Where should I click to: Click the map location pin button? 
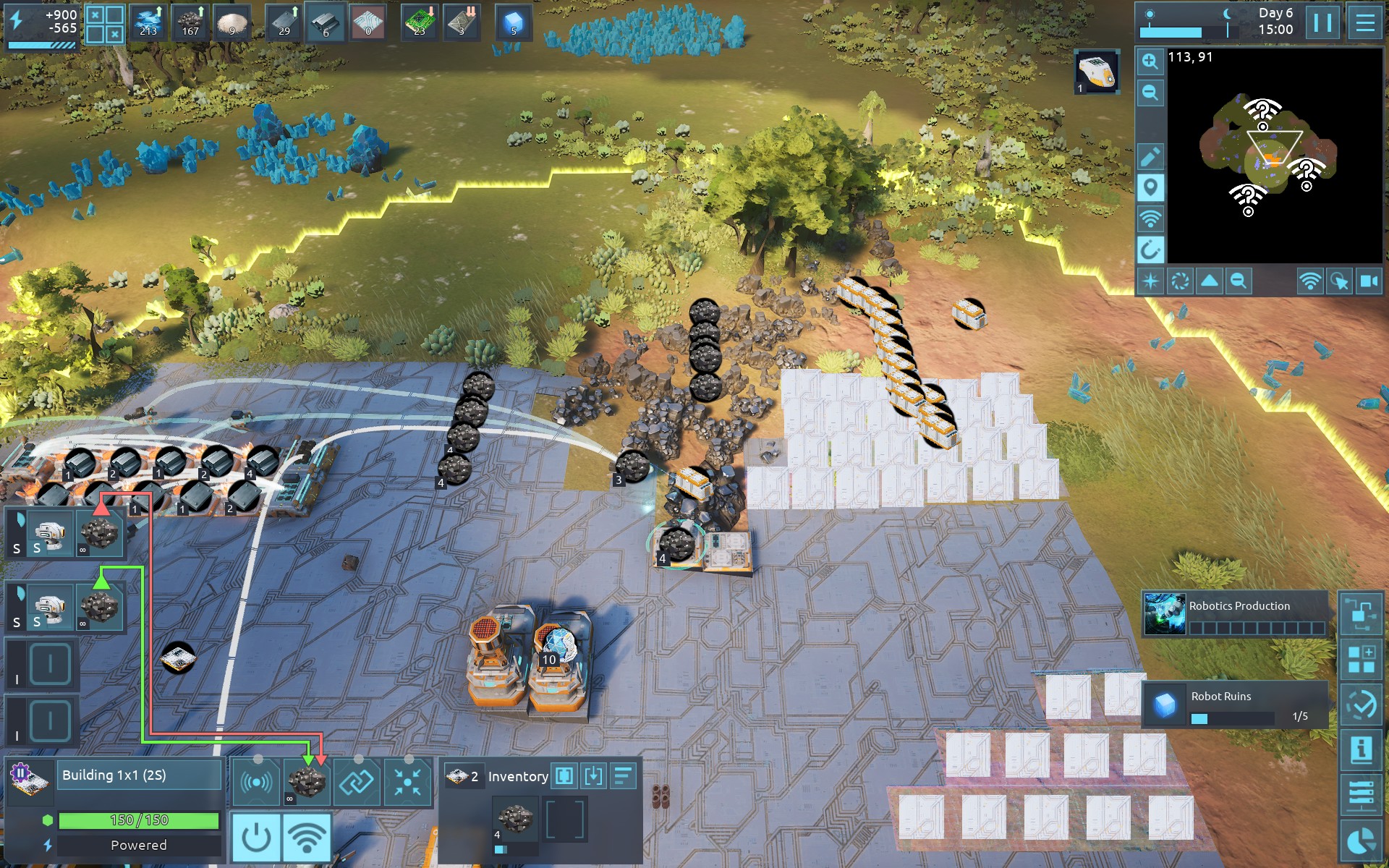point(1150,187)
